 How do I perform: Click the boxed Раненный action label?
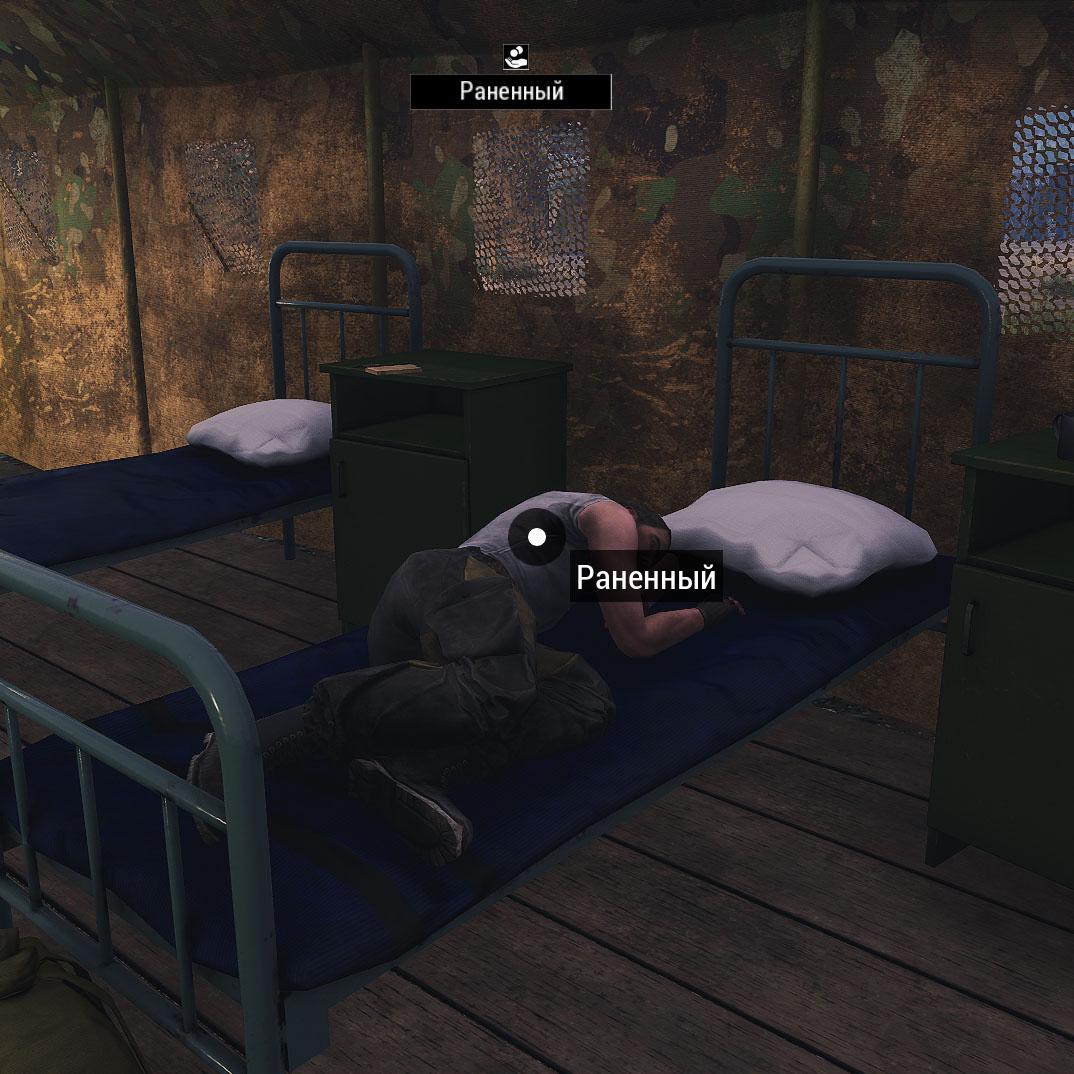click(511, 92)
